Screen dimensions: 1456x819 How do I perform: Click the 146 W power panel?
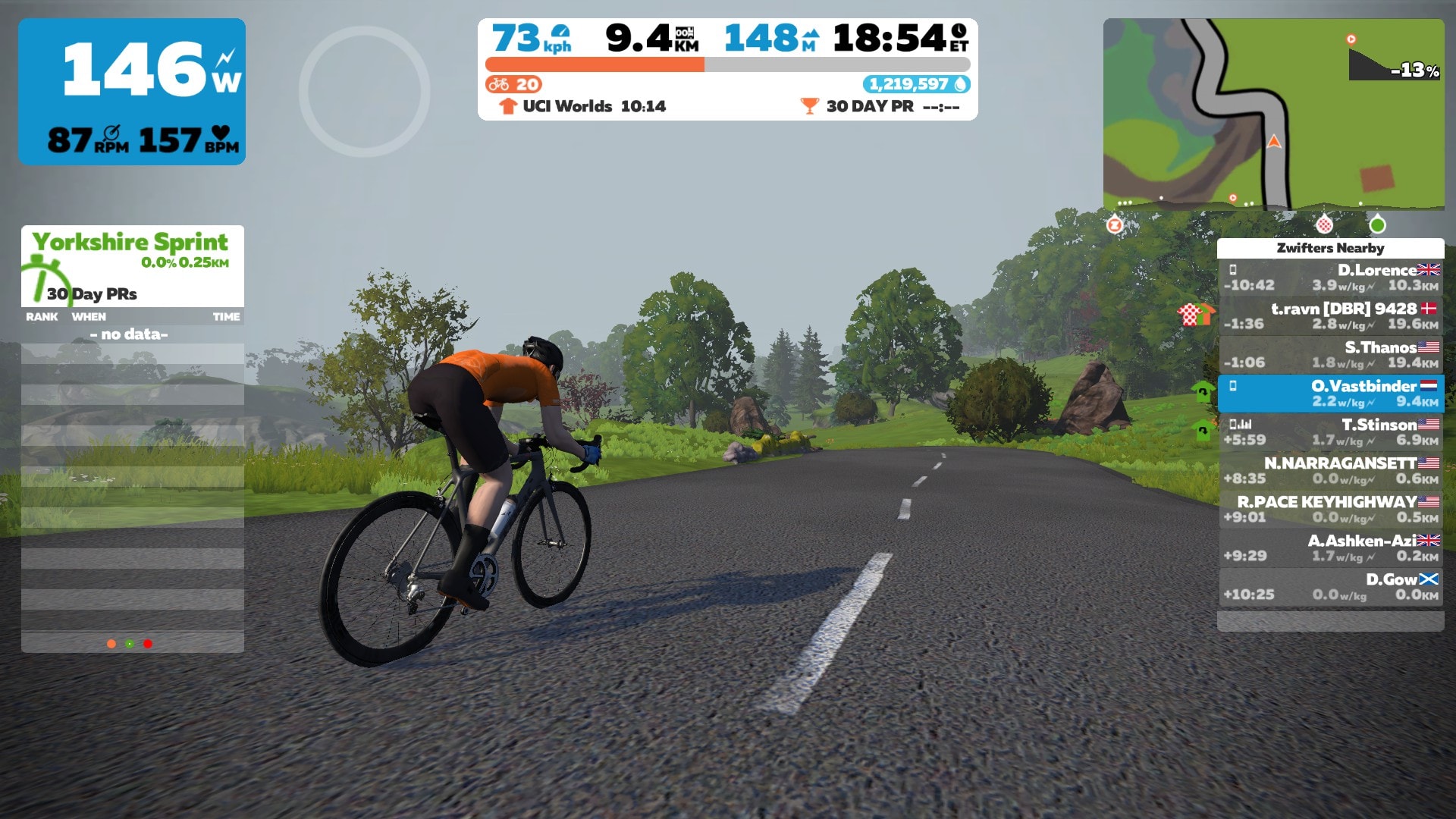(132, 91)
